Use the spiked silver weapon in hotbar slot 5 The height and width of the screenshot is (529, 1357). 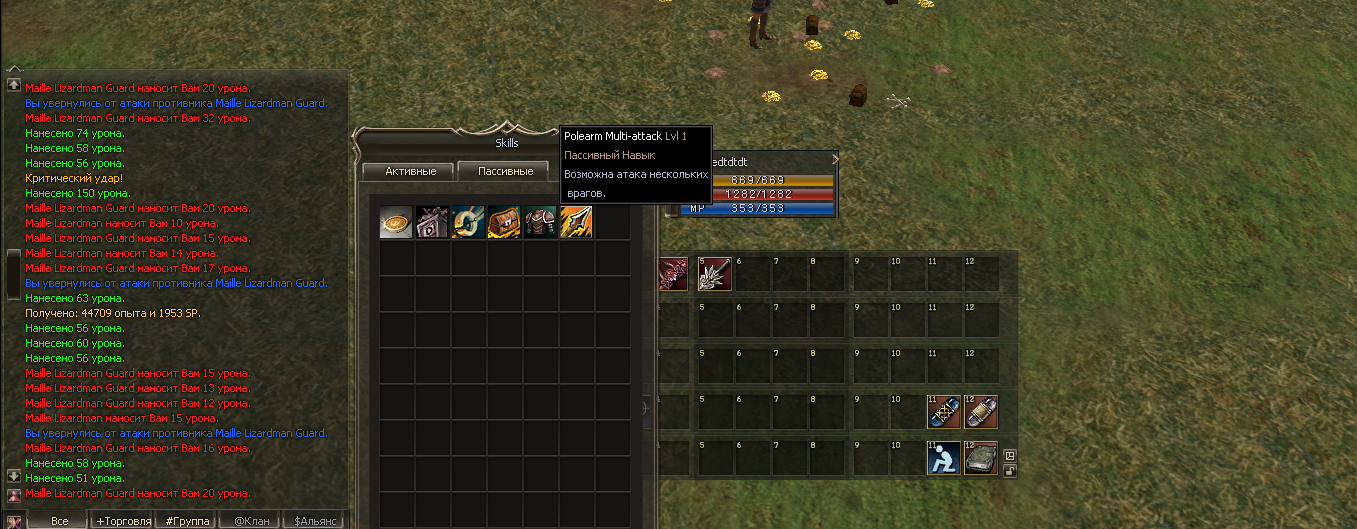coord(714,274)
